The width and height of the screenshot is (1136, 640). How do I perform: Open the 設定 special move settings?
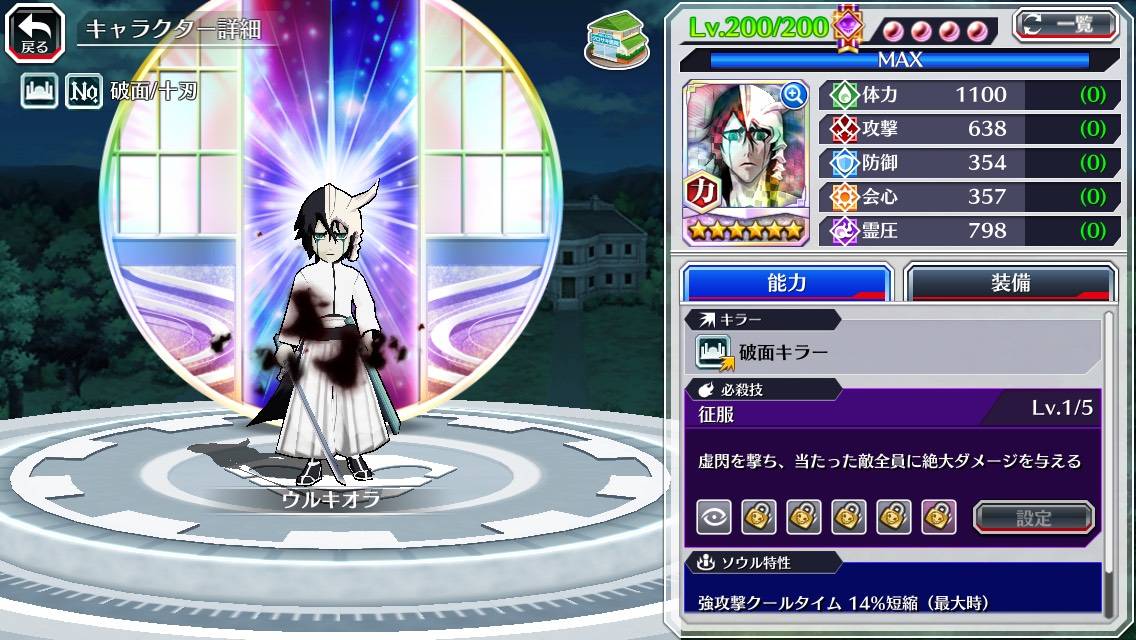[x=1033, y=517]
